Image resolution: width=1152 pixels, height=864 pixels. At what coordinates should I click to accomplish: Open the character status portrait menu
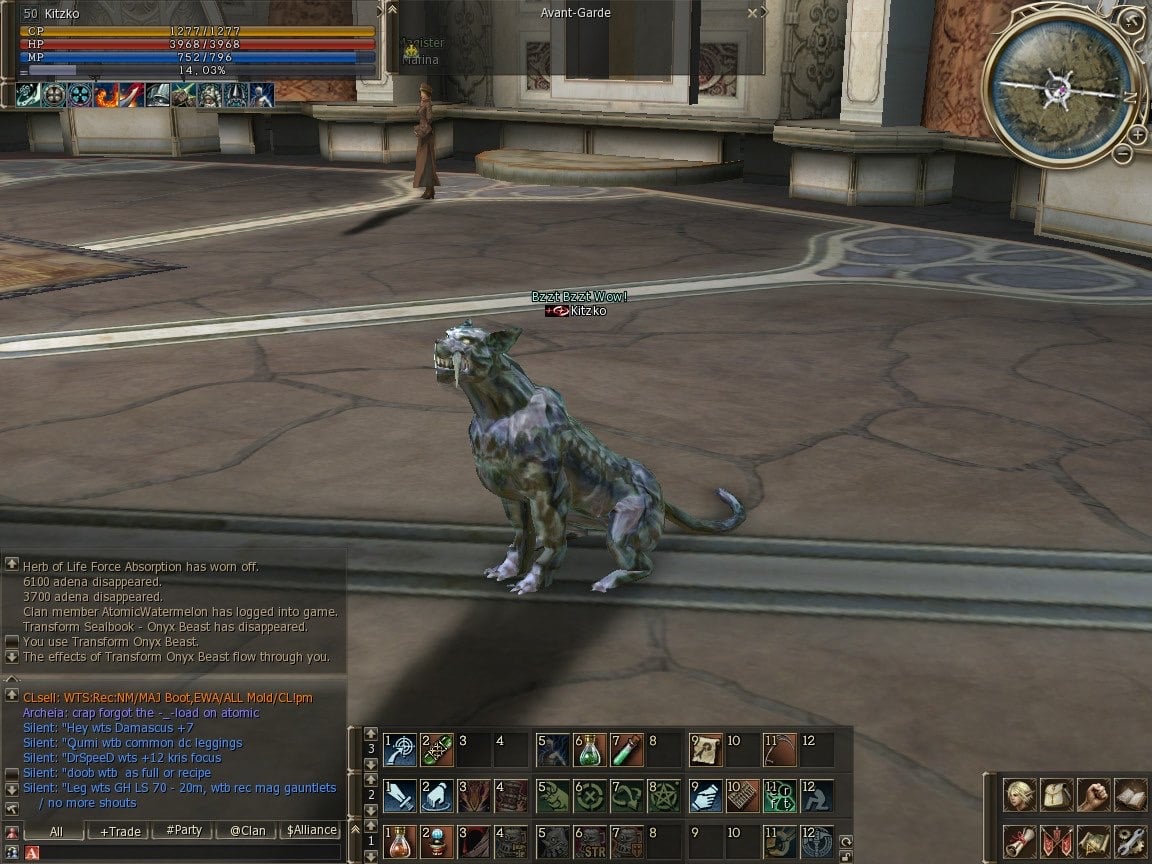(x=1020, y=796)
